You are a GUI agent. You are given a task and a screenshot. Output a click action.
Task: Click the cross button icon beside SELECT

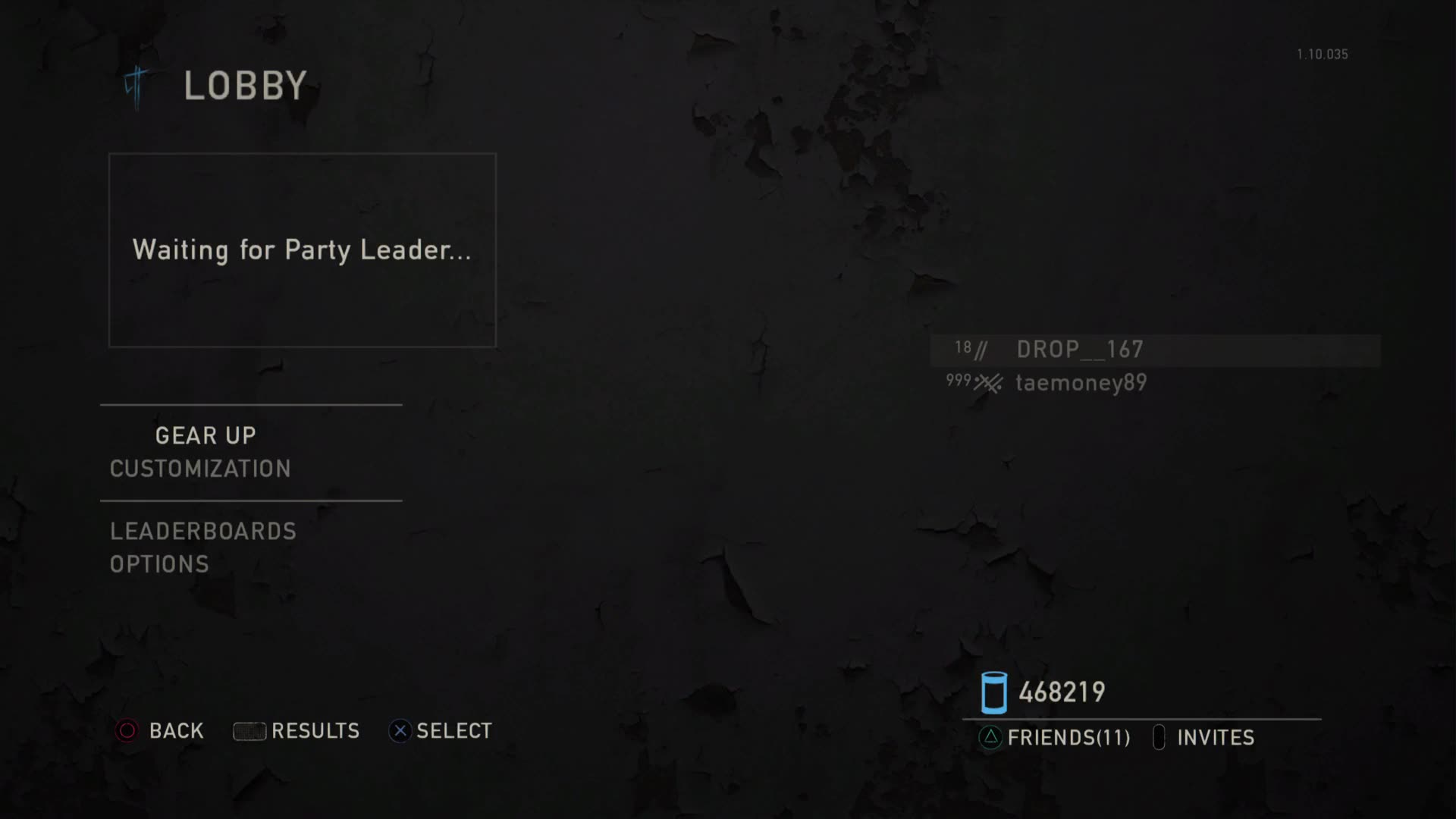pyautogui.click(x=400, y=730)
